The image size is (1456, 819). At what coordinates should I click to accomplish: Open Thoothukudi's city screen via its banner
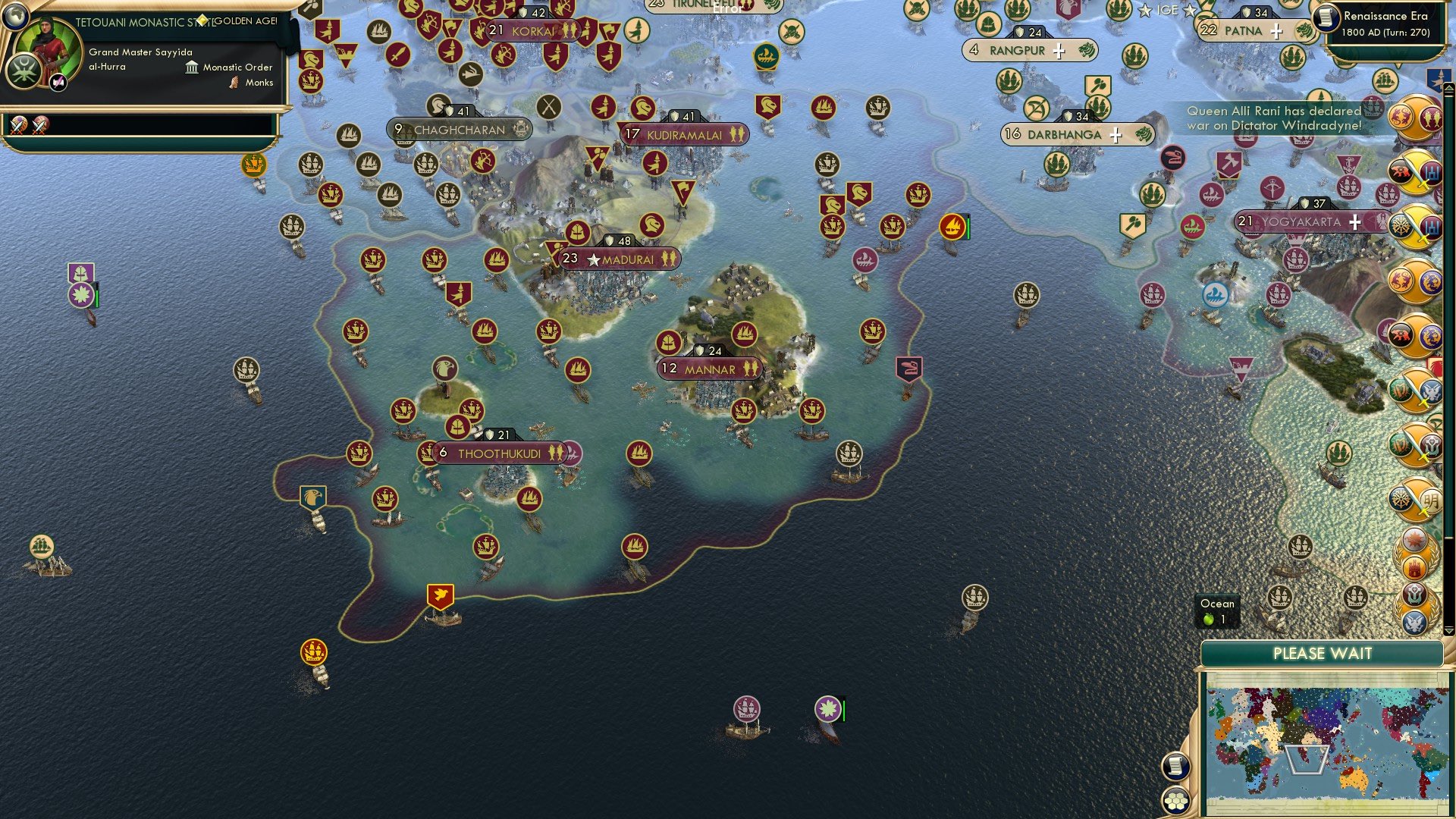[x=500, y=452]
